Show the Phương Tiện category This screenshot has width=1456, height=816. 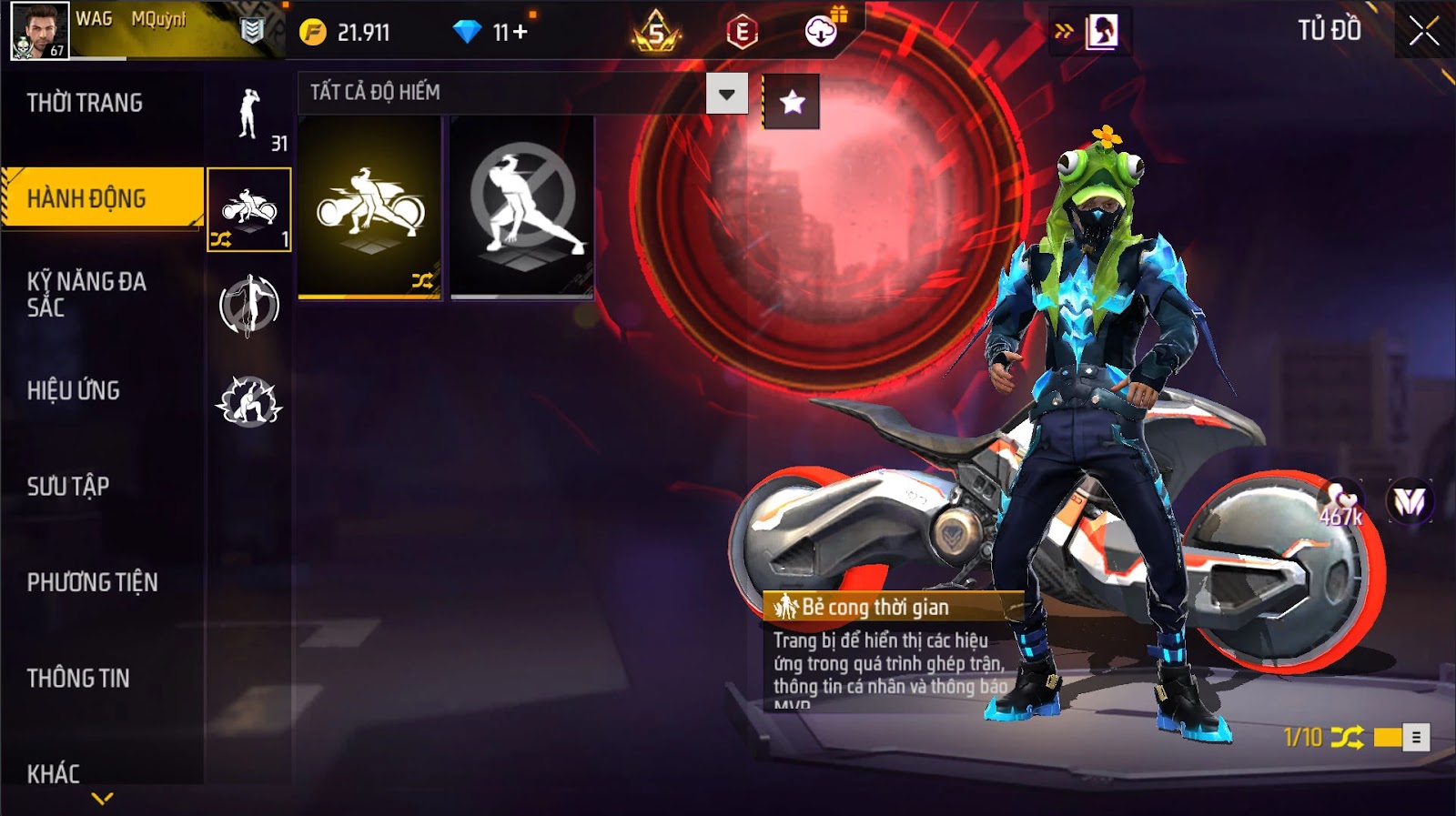[x=92, y=582]
